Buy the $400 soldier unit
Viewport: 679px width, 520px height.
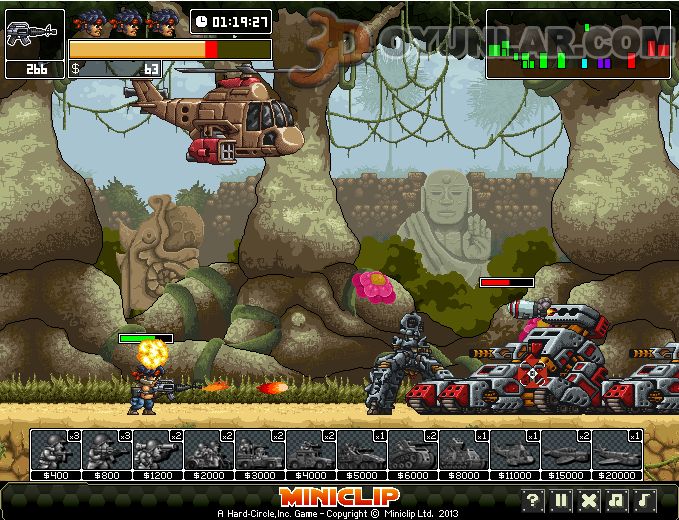click(56, 451)
